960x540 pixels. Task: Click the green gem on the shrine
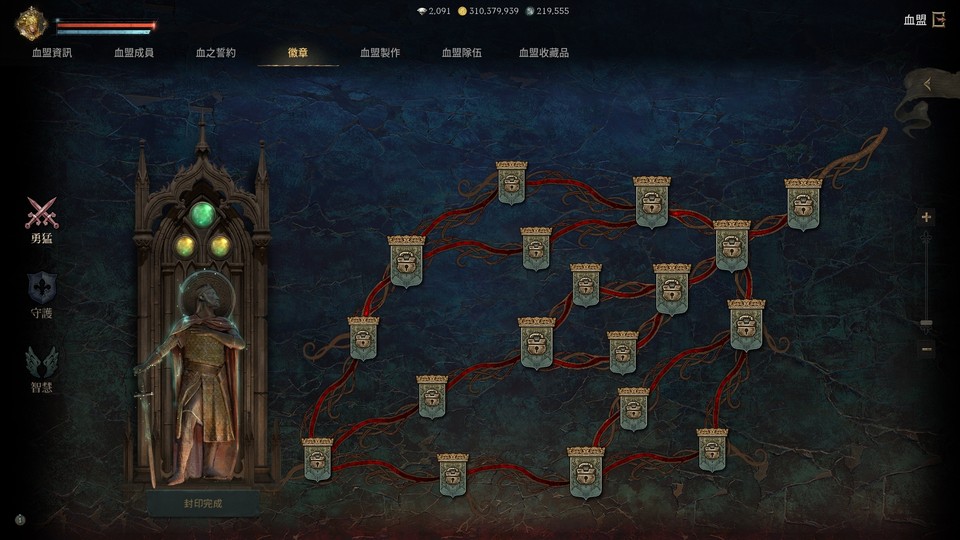tap(203, 214)
